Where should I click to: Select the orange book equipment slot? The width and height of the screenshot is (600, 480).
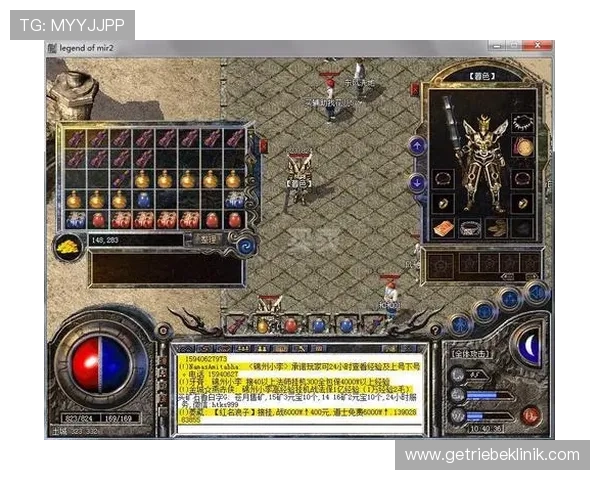[x=443, y=229]
